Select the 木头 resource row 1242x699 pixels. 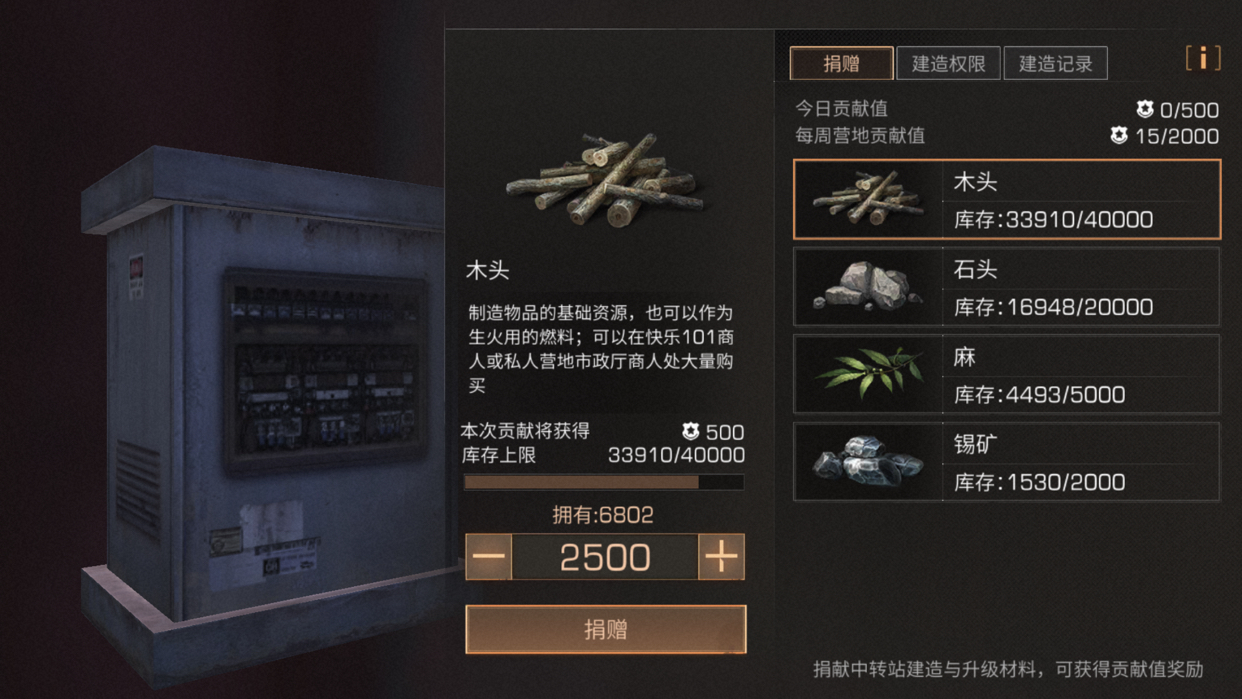click(1006, 199)
